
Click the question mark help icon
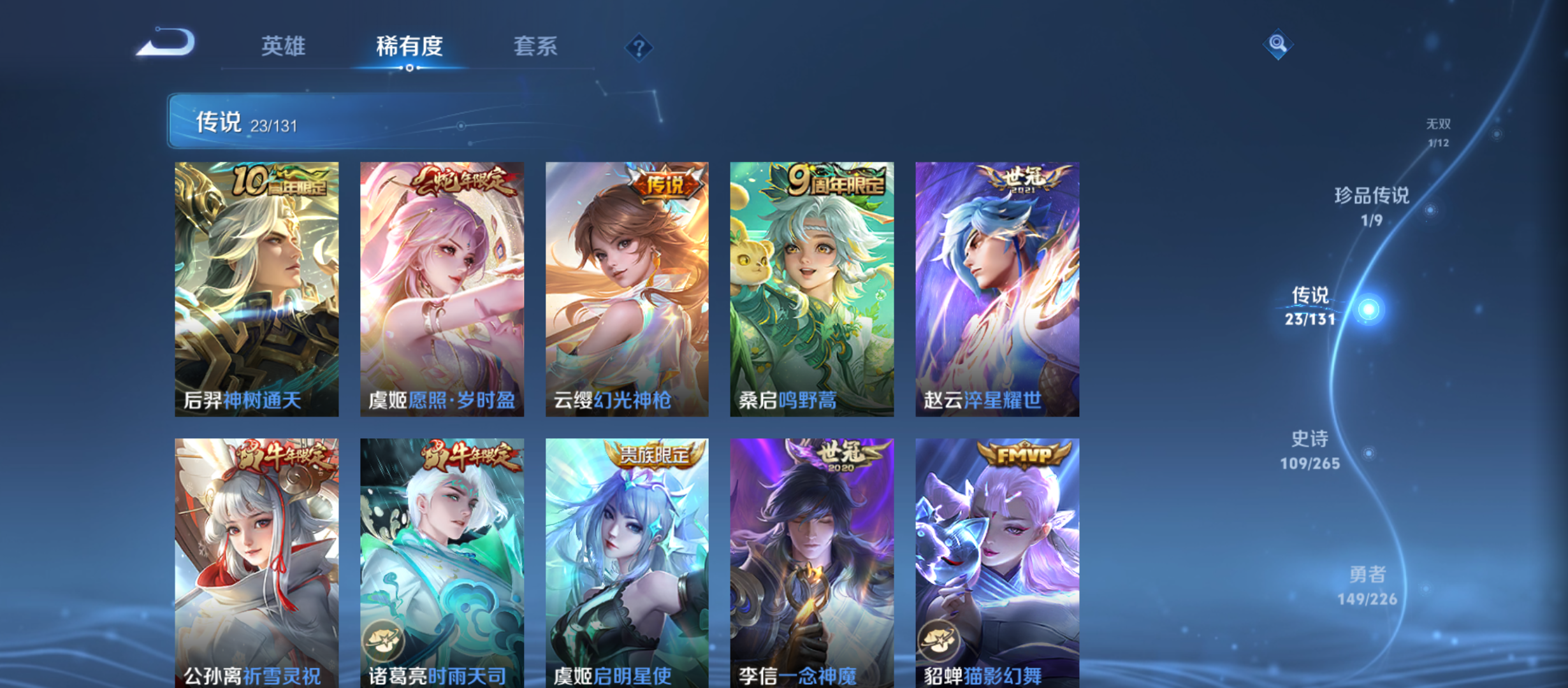[639, 47]
